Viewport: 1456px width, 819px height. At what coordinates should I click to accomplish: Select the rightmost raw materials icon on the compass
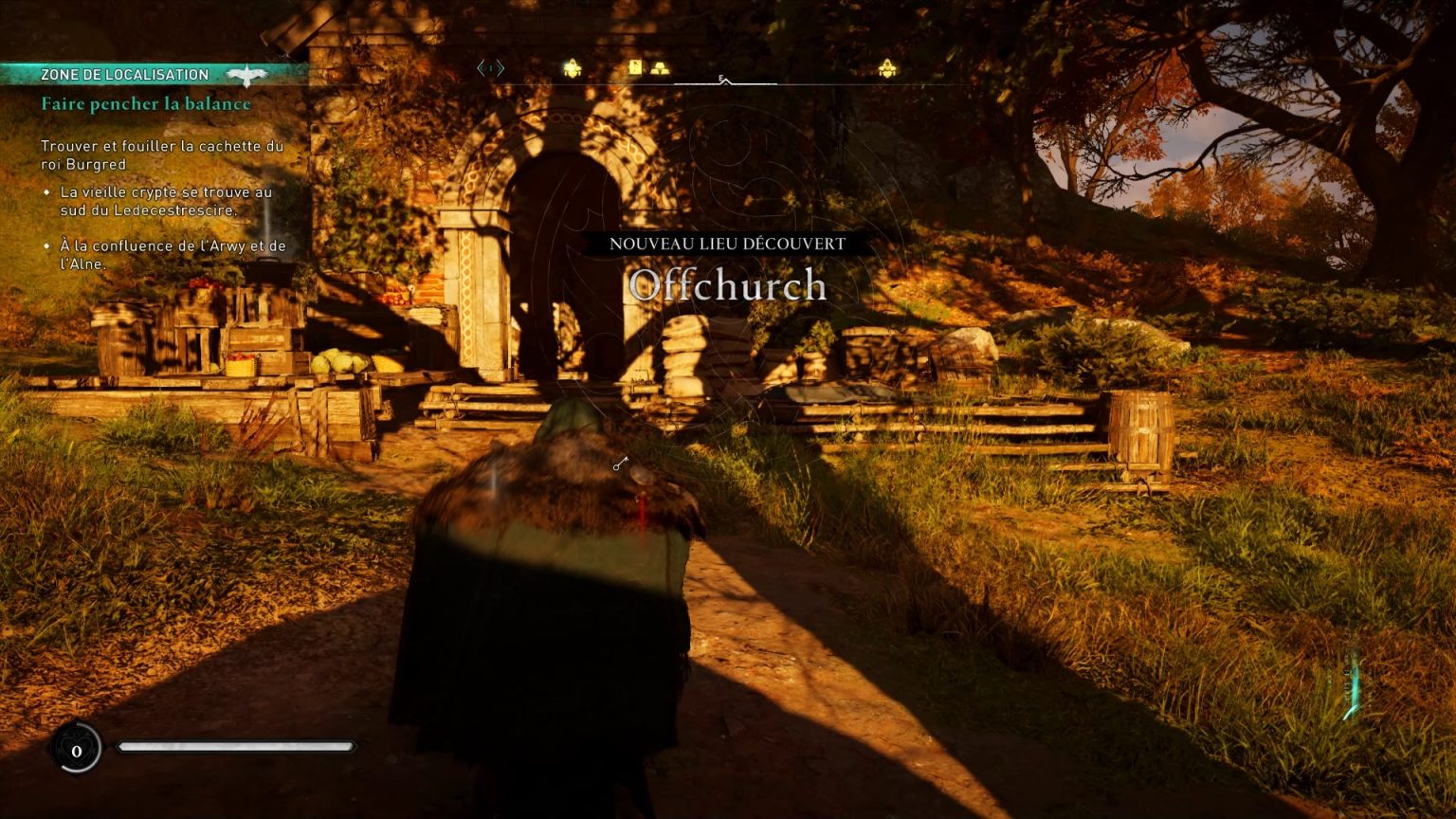[887, 68]
